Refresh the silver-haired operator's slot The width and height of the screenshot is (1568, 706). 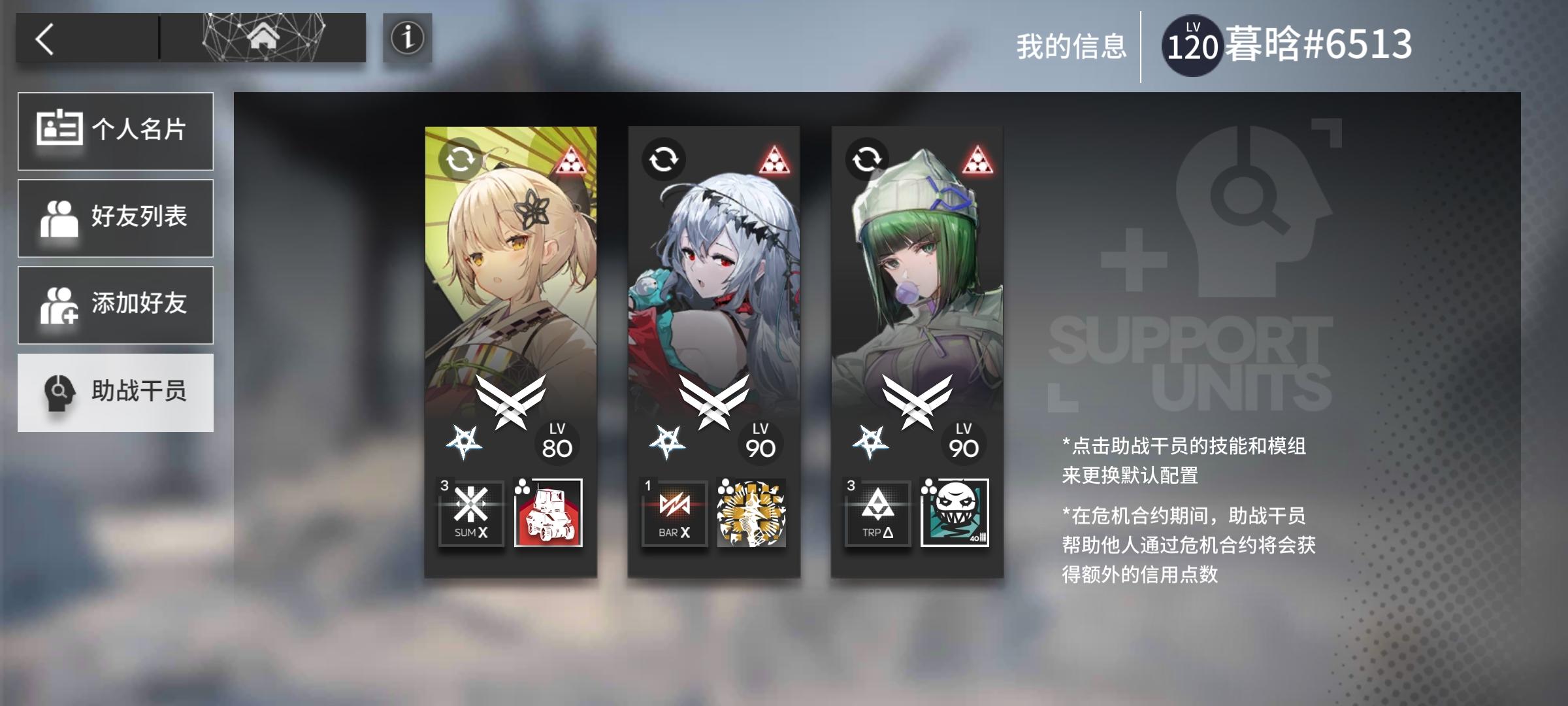point(665,158)
